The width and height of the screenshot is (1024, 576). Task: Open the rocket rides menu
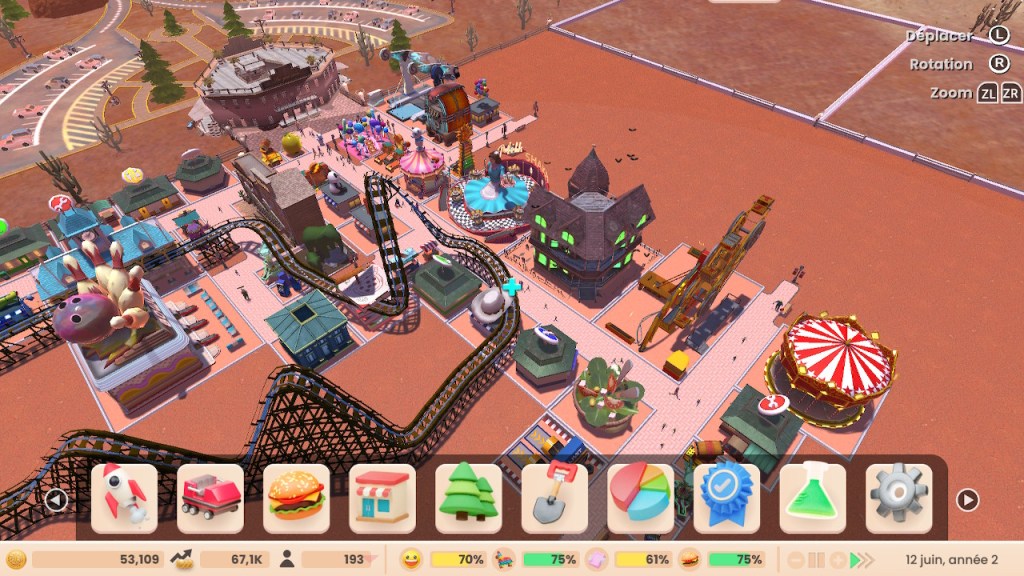124,498
